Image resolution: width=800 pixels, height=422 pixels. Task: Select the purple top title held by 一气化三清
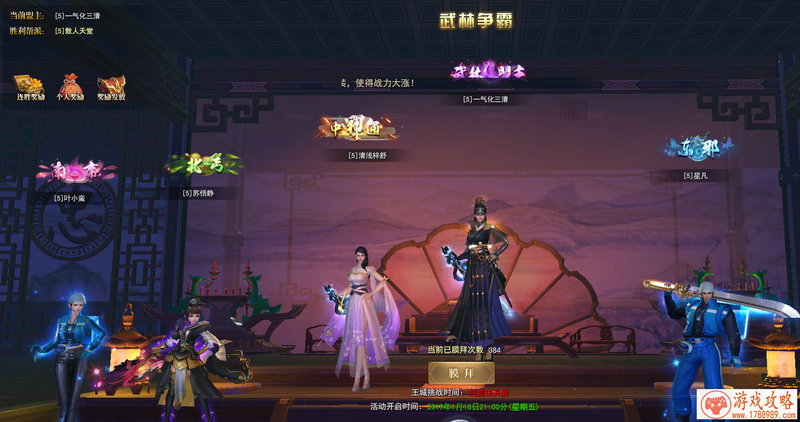coord(490,73)
